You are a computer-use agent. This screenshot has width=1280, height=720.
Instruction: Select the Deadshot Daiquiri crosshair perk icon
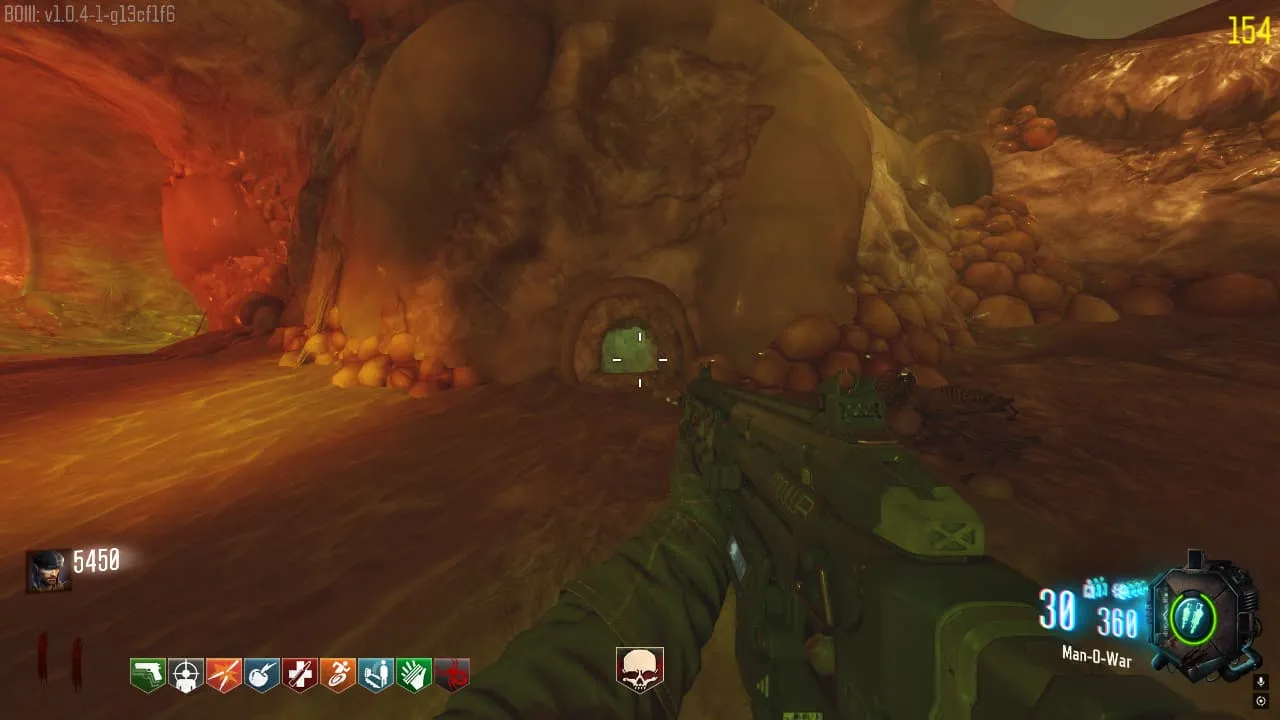click(x=186, y=675)
